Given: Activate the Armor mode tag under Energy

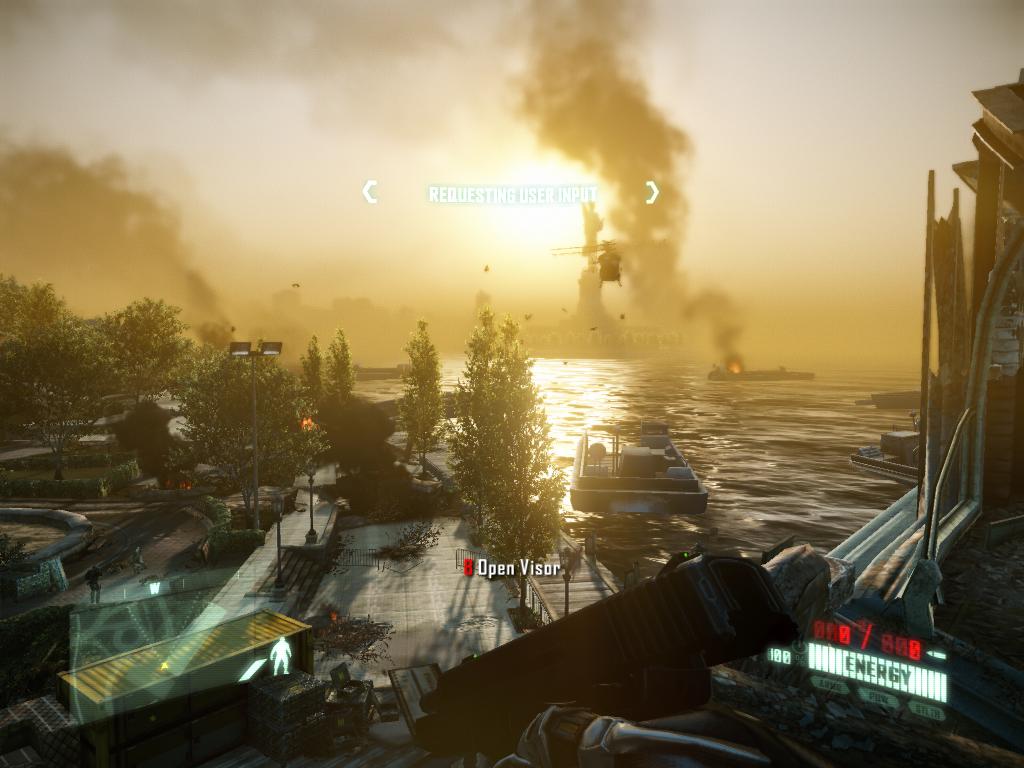Looking at the screenshot, I should [x=830, y=685].
